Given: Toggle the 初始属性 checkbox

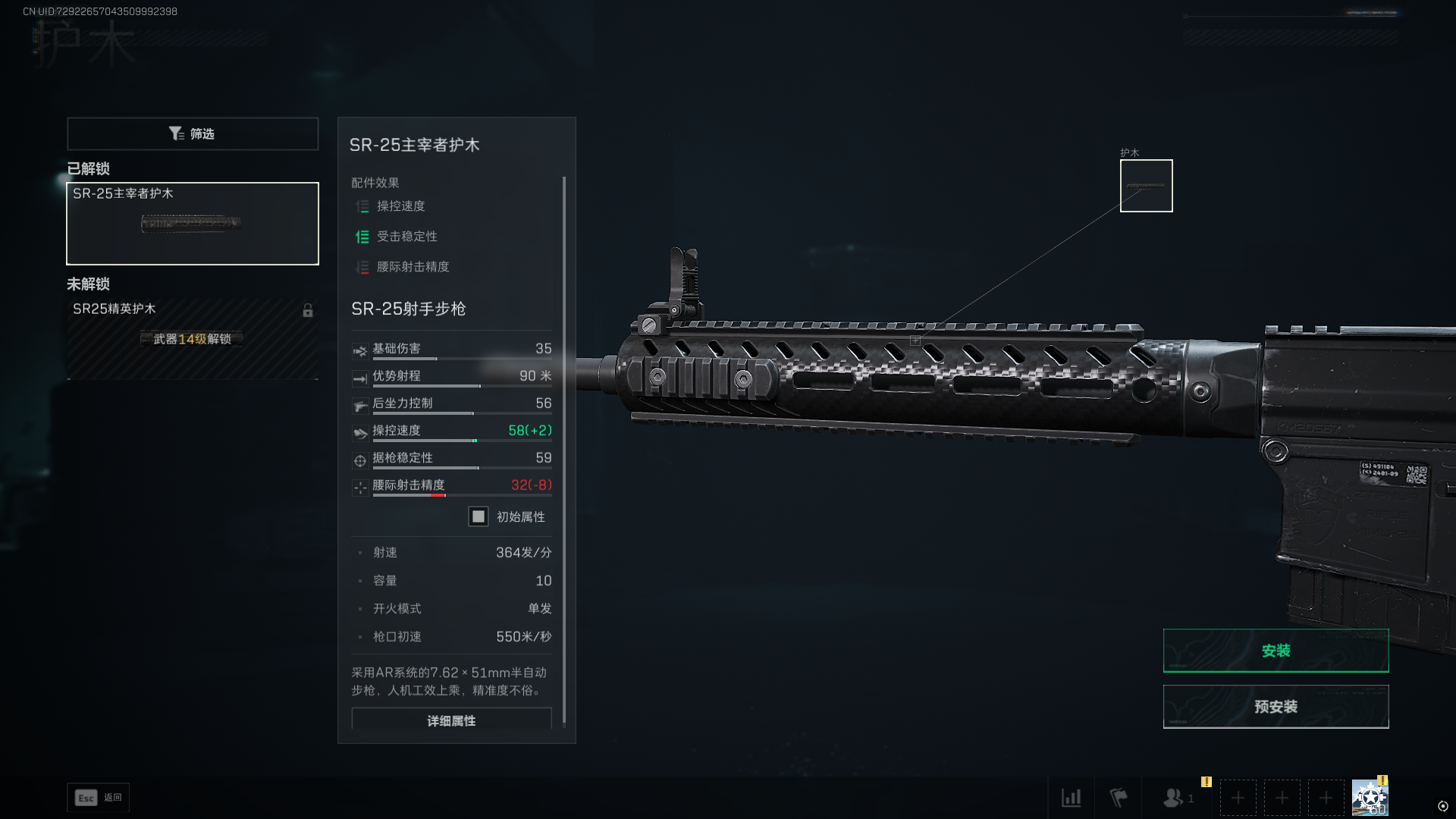Looking at the screenshot, I should [478, 516].
